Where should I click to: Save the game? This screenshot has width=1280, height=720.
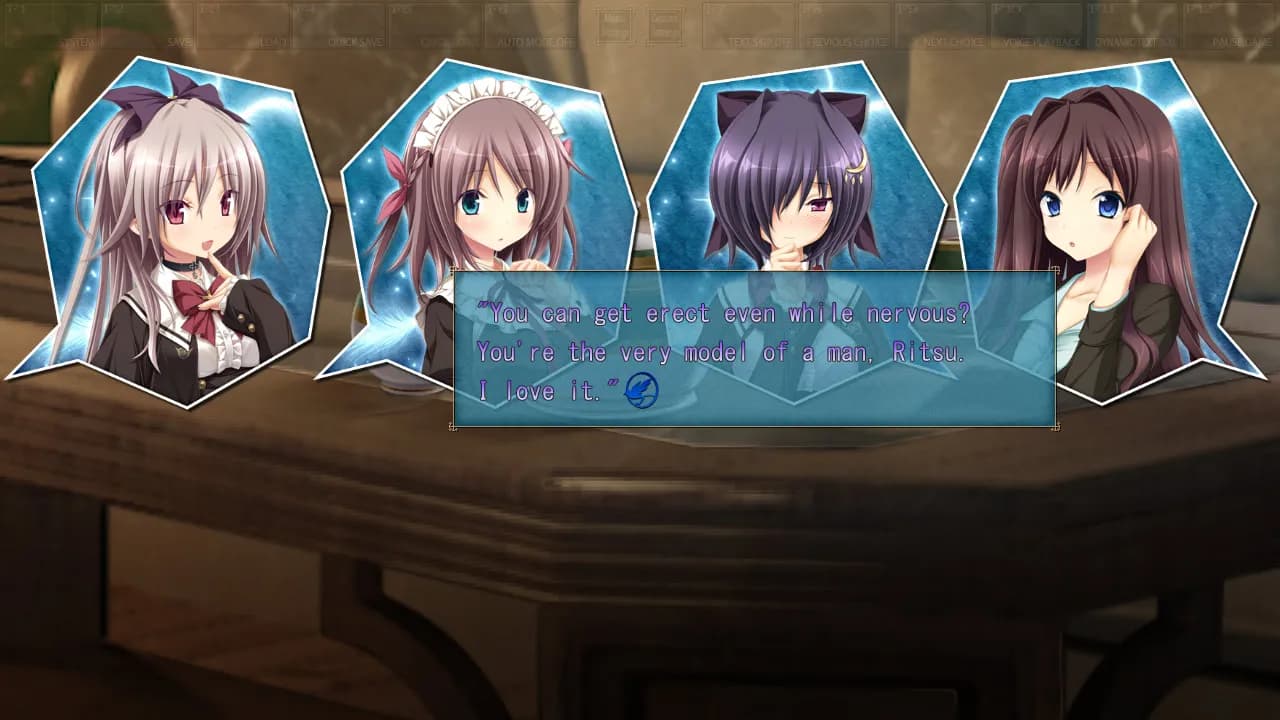[180, 40]
